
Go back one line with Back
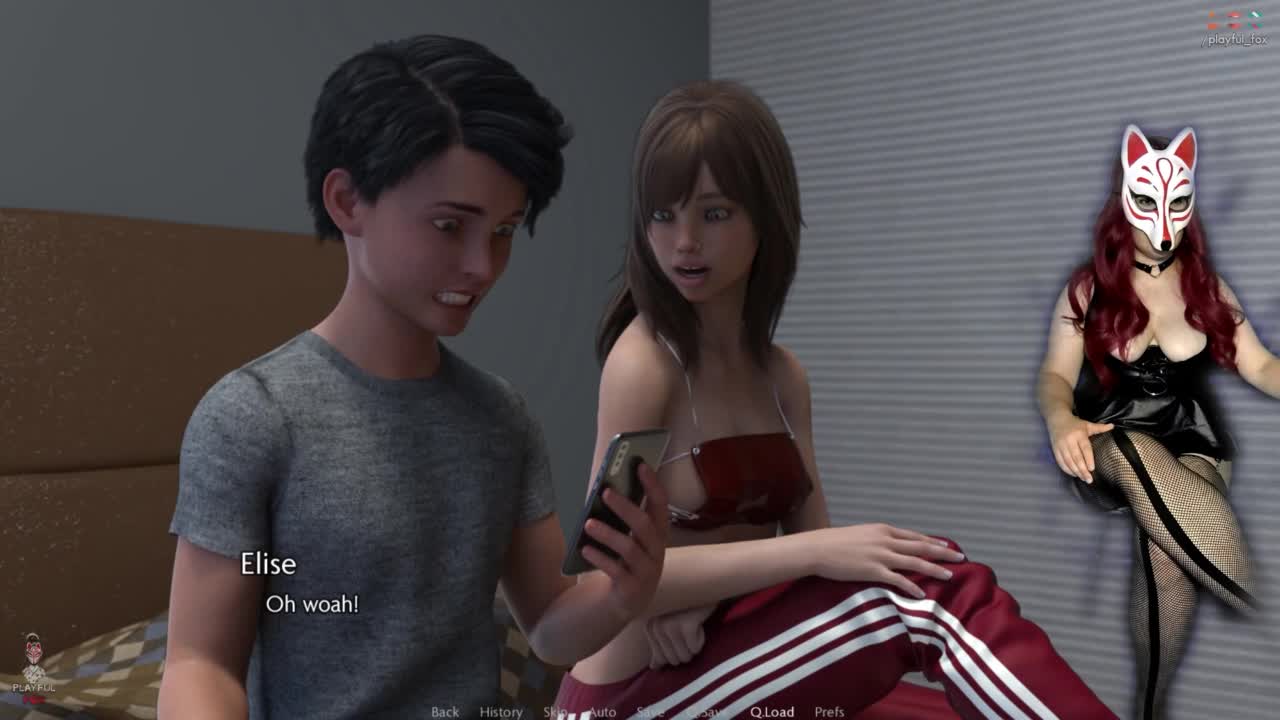click(445, 712)
